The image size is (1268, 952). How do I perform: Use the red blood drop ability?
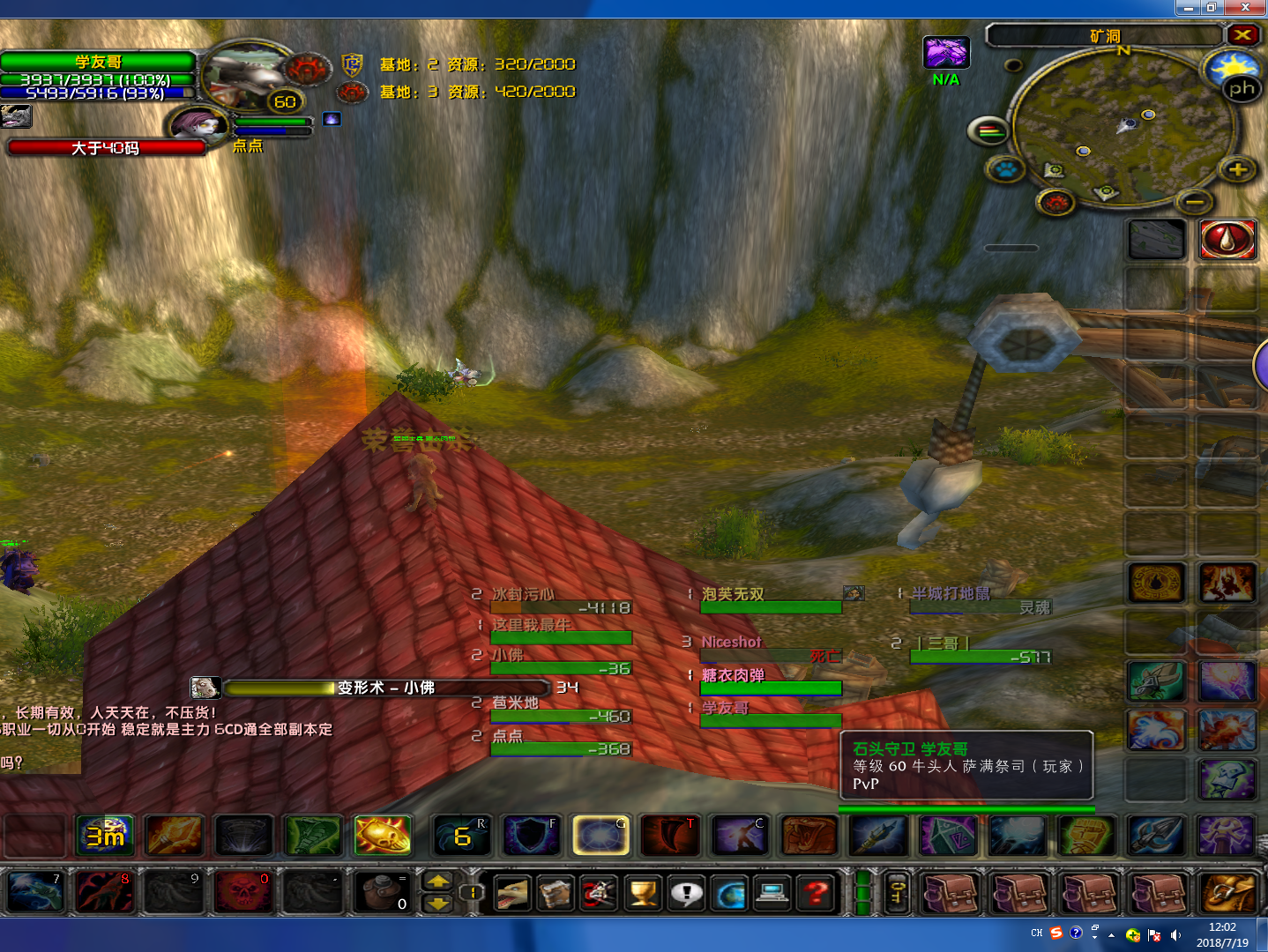(1227, 239)
